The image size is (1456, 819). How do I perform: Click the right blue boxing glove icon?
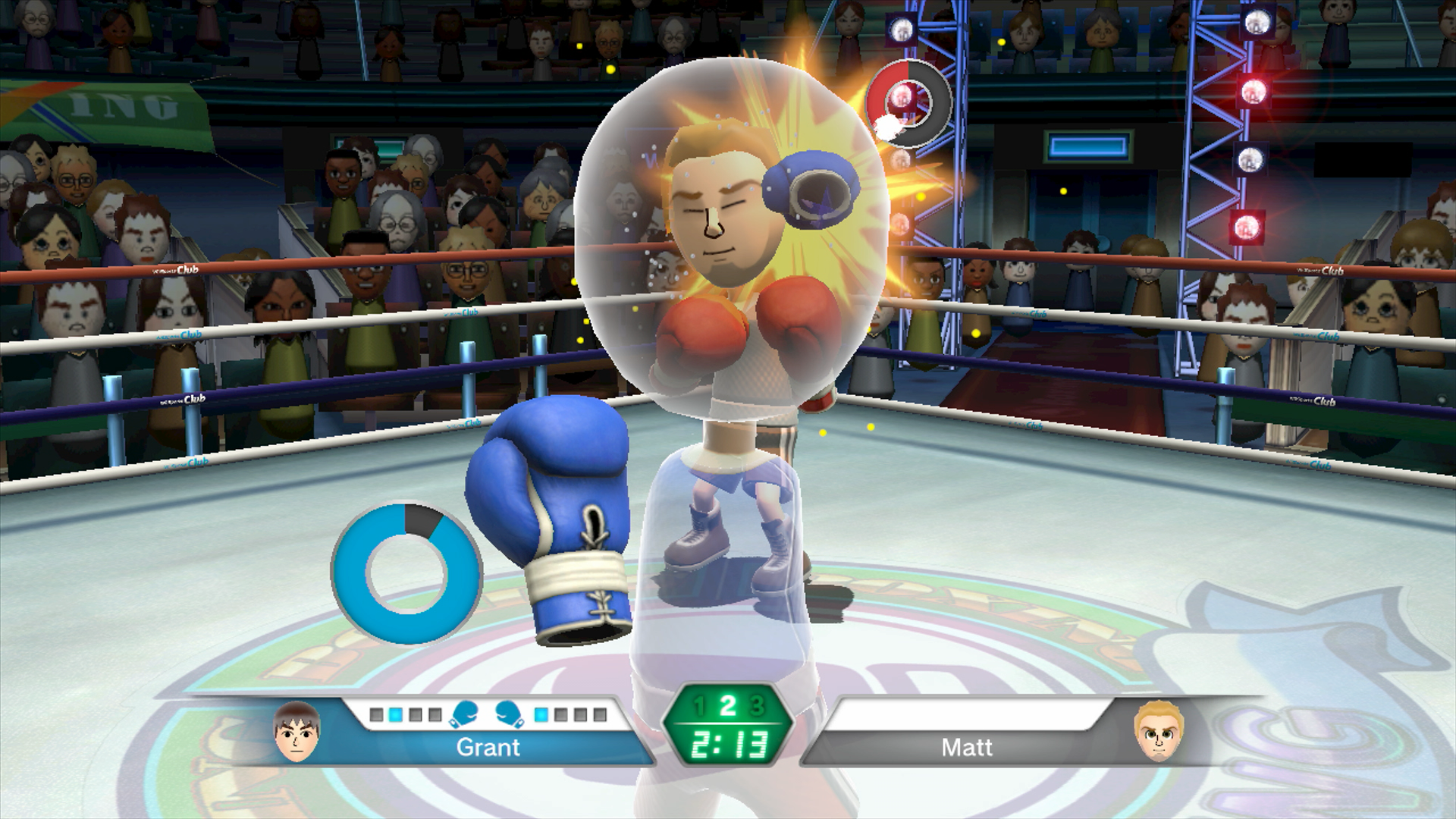click(507, 713)
